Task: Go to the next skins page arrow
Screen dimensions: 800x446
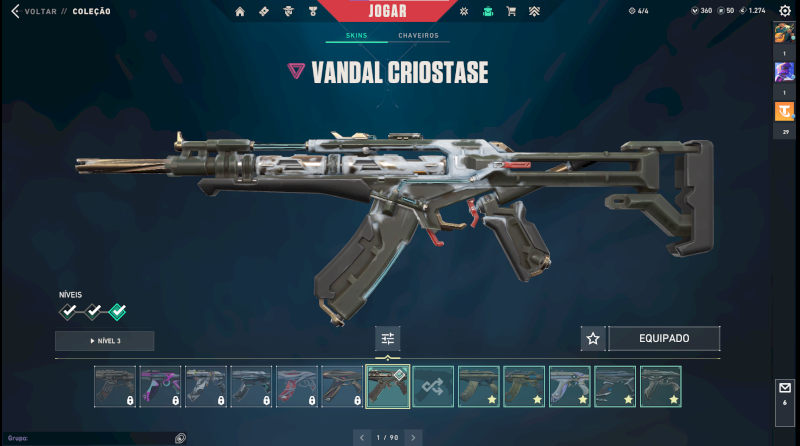Action: click(x=413, y=438)
